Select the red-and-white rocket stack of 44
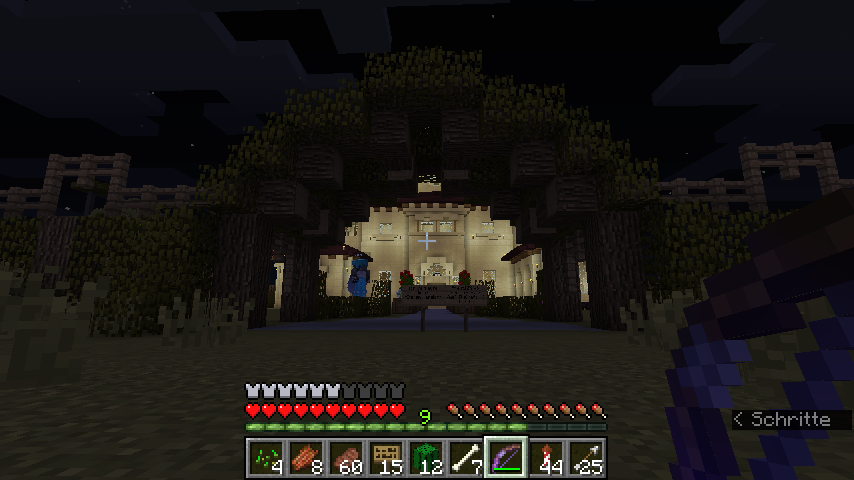 point(546,458)
